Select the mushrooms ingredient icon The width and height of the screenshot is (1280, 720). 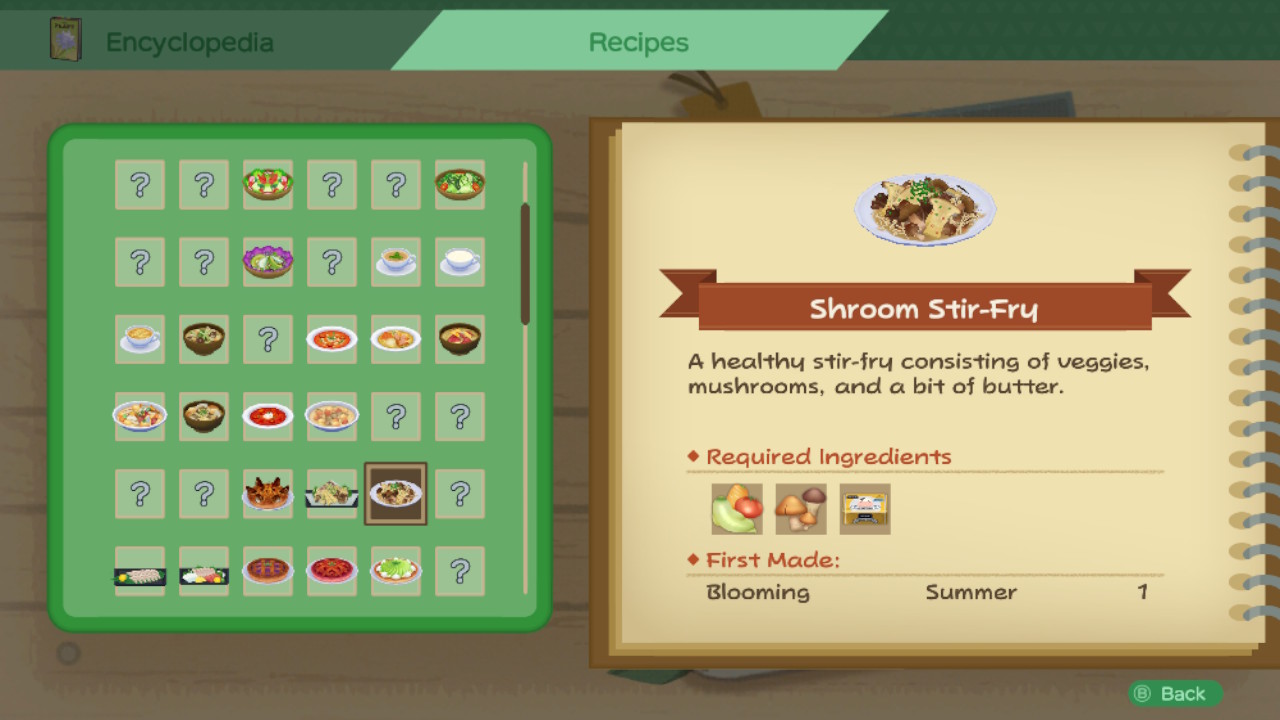point(800,508)
